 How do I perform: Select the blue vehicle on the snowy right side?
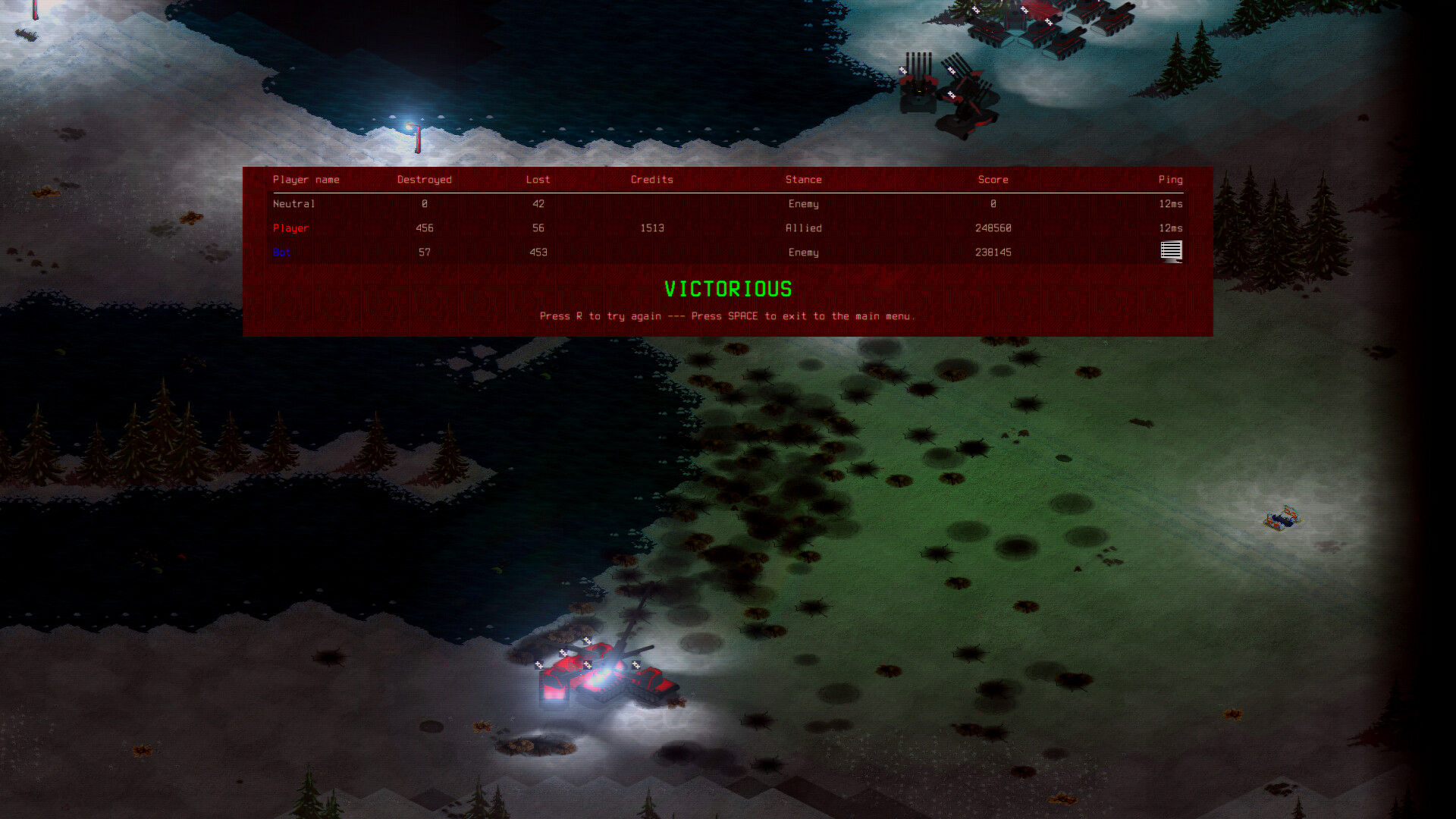pos(1284,519)
